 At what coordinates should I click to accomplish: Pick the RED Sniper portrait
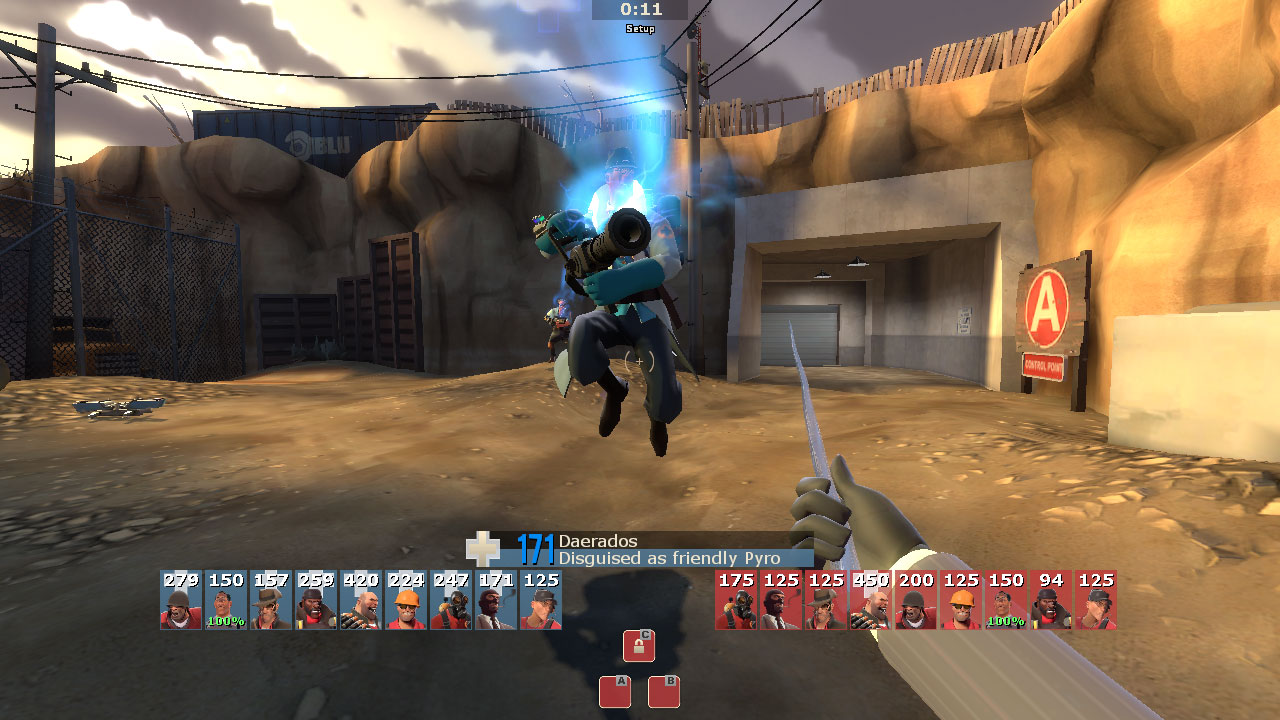click(x=826, y=600)
